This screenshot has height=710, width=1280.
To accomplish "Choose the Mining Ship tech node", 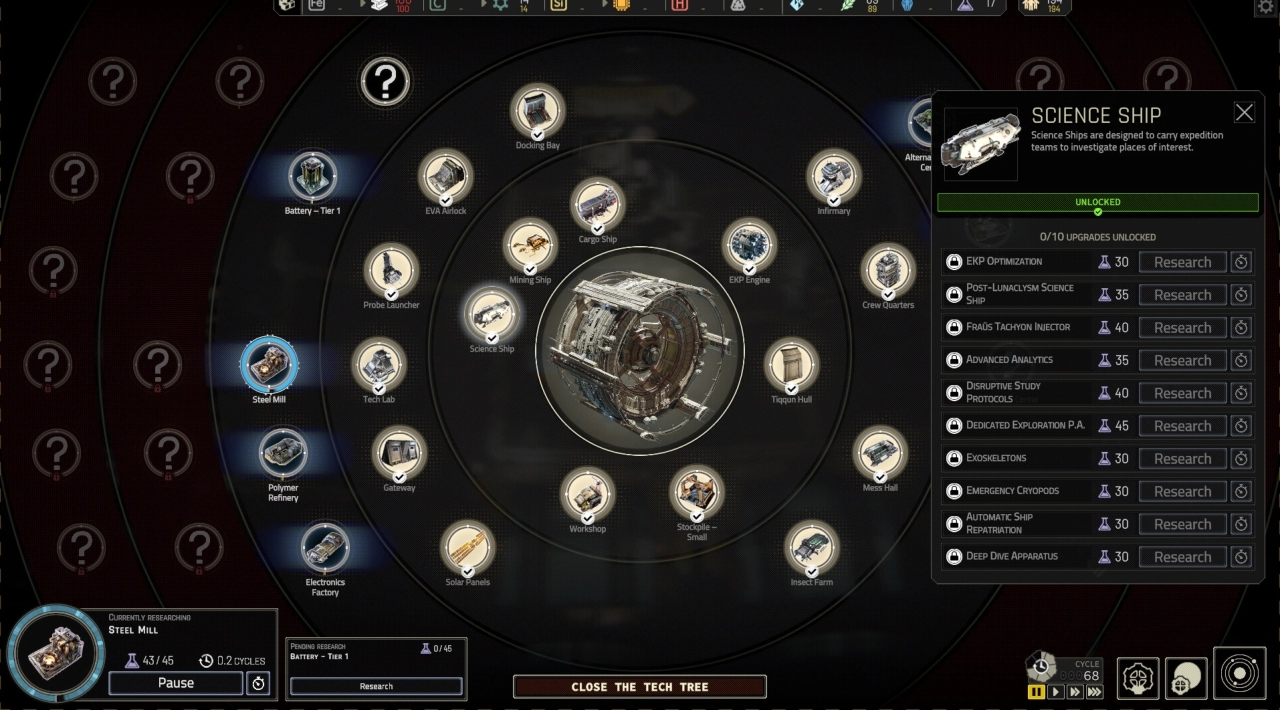I will pos(530,246).
